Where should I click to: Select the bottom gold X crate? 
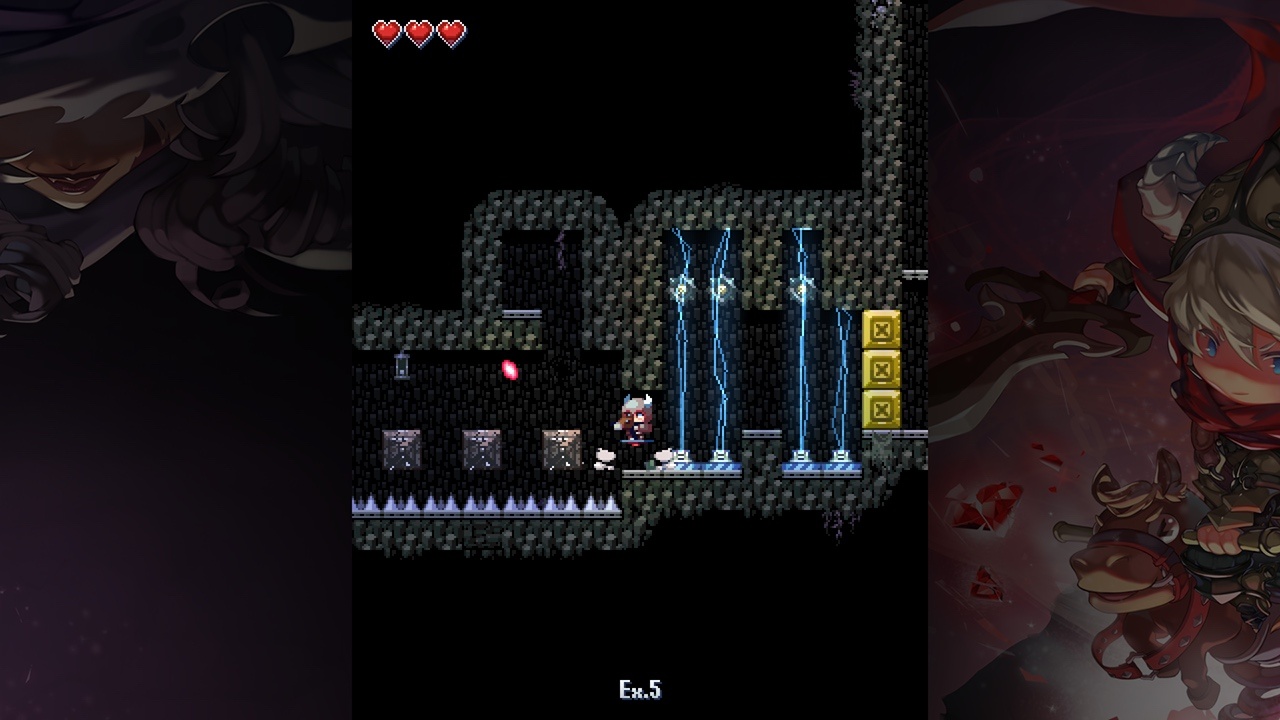881,408
